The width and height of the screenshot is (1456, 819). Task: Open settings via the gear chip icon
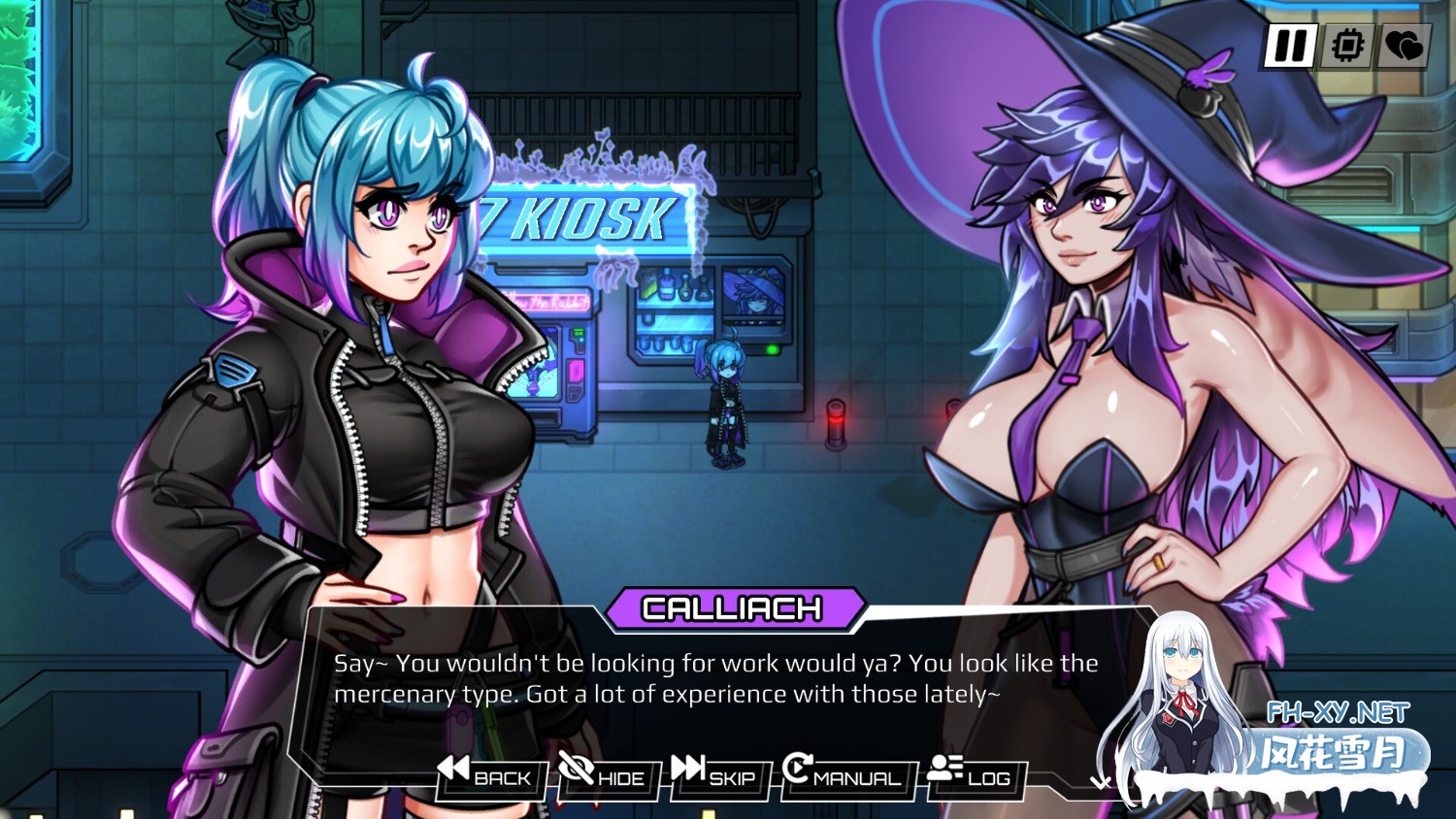coord(1347,46)
